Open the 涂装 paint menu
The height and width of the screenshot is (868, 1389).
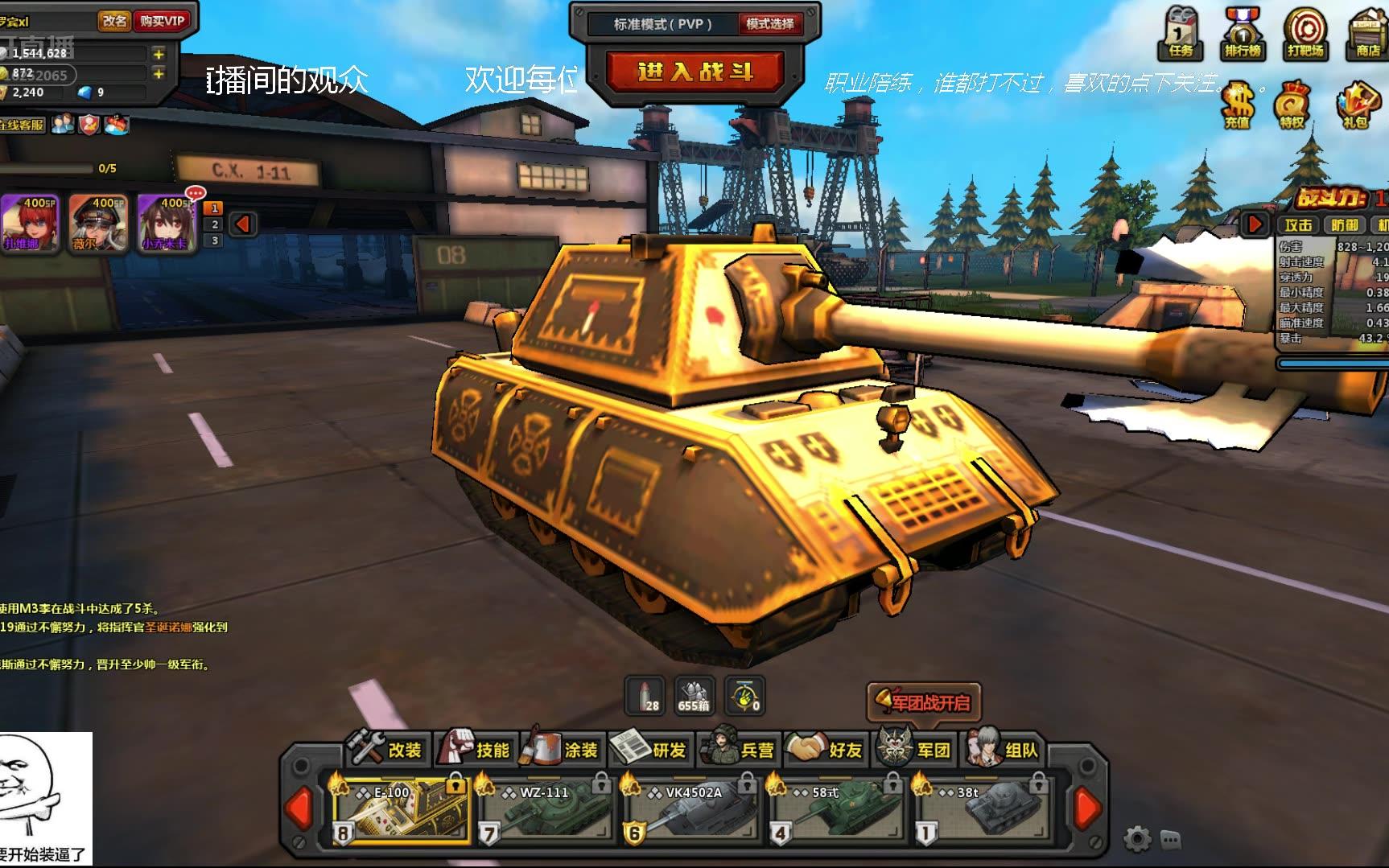(564, 749)
